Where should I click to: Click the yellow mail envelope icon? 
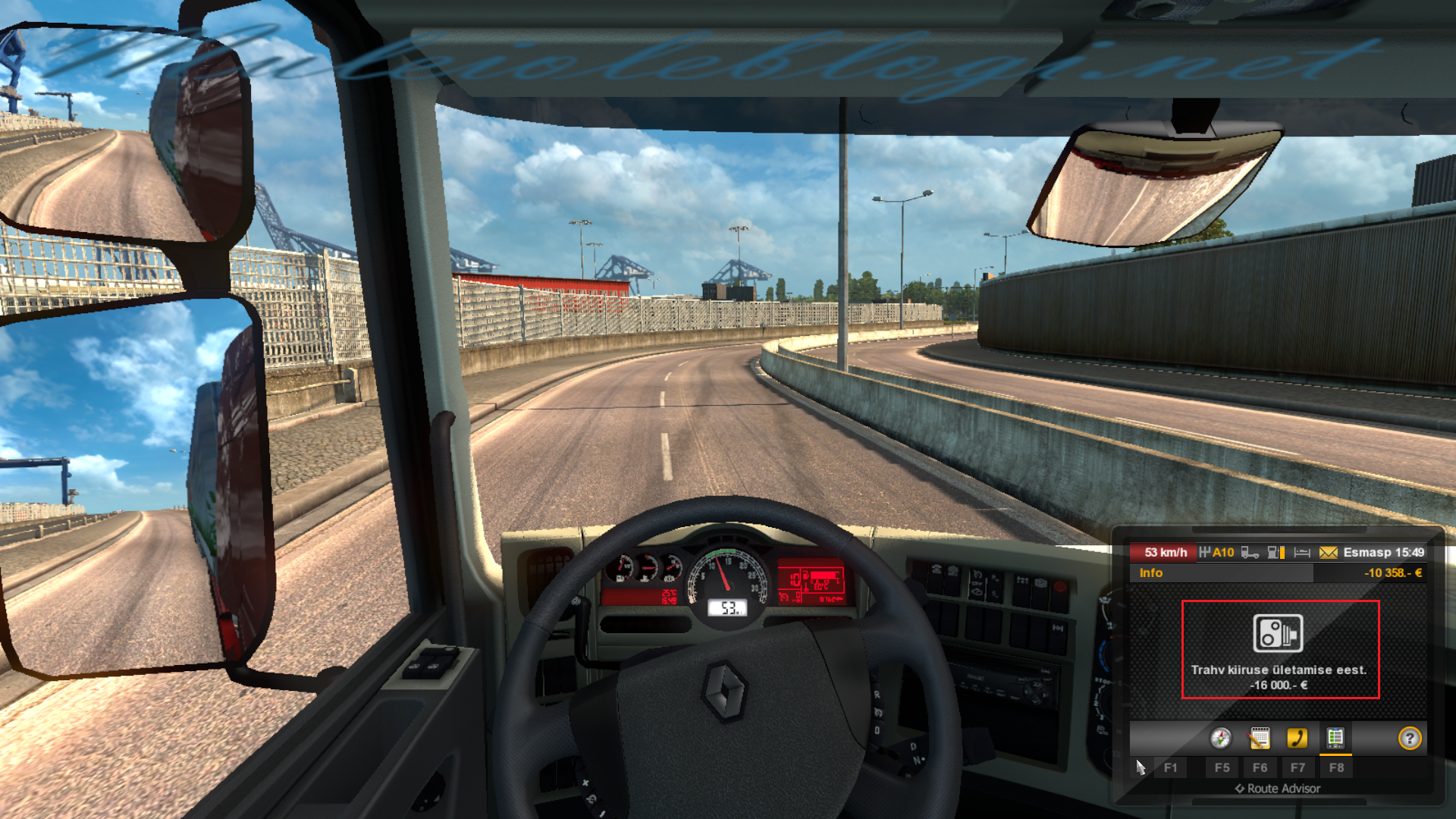coord(1328,553)
